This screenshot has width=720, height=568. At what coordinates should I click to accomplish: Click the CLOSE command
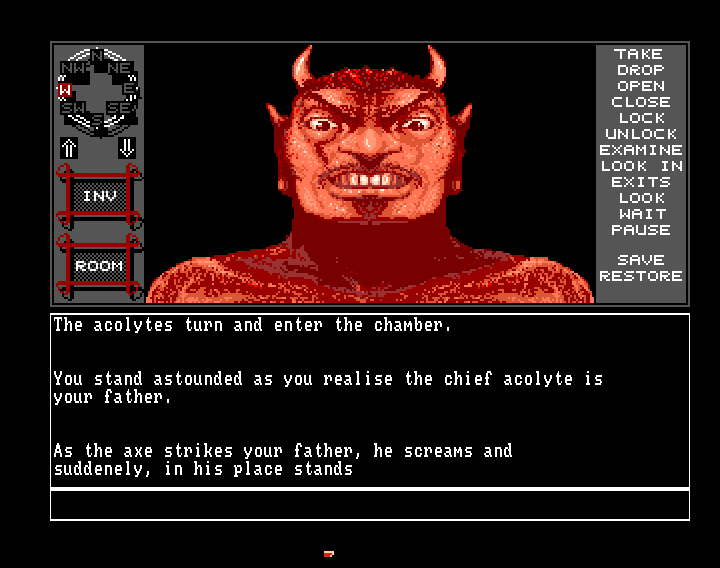(640, 102)
